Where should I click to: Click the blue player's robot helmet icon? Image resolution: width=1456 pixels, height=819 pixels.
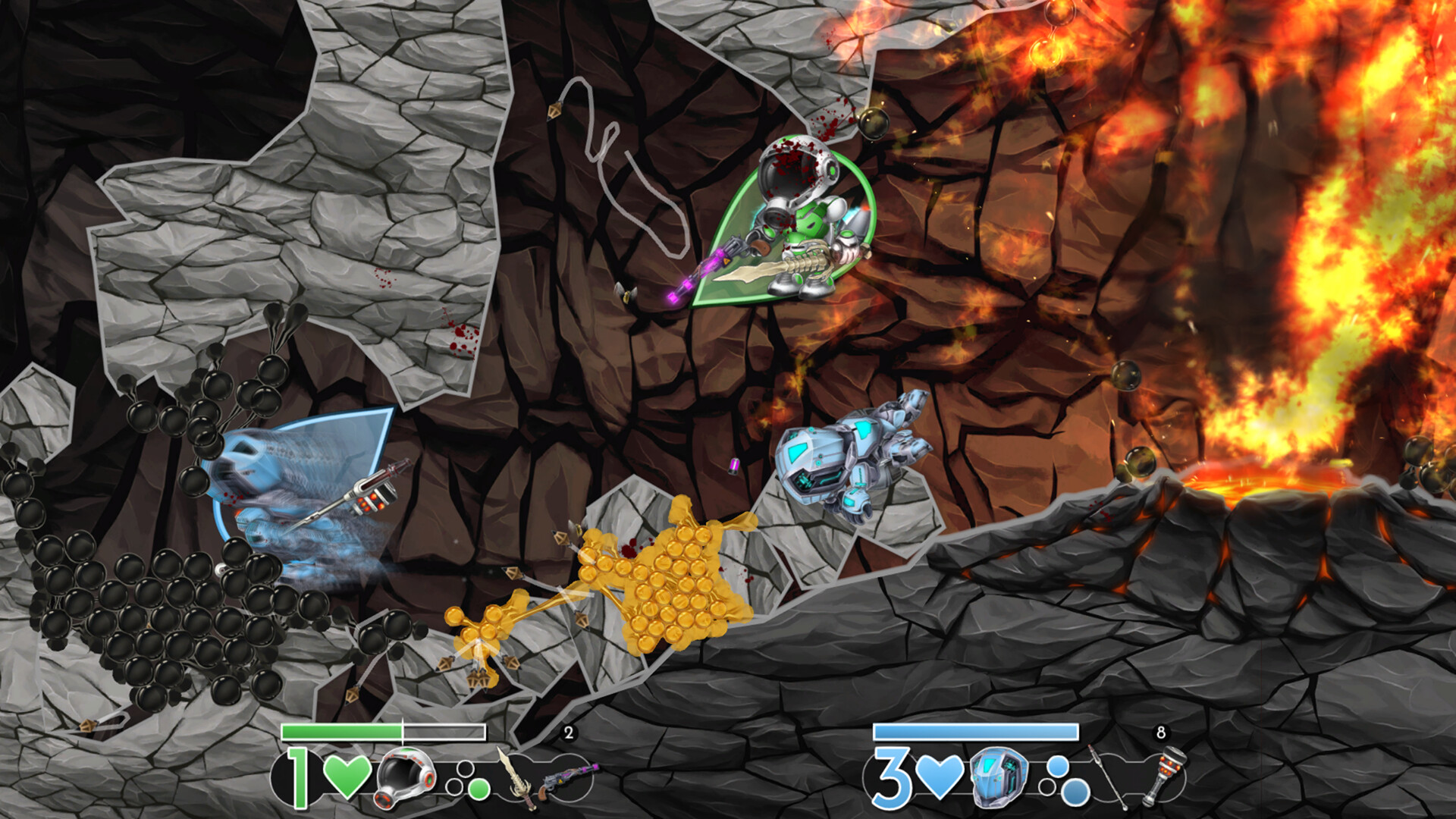click(999, 778)
